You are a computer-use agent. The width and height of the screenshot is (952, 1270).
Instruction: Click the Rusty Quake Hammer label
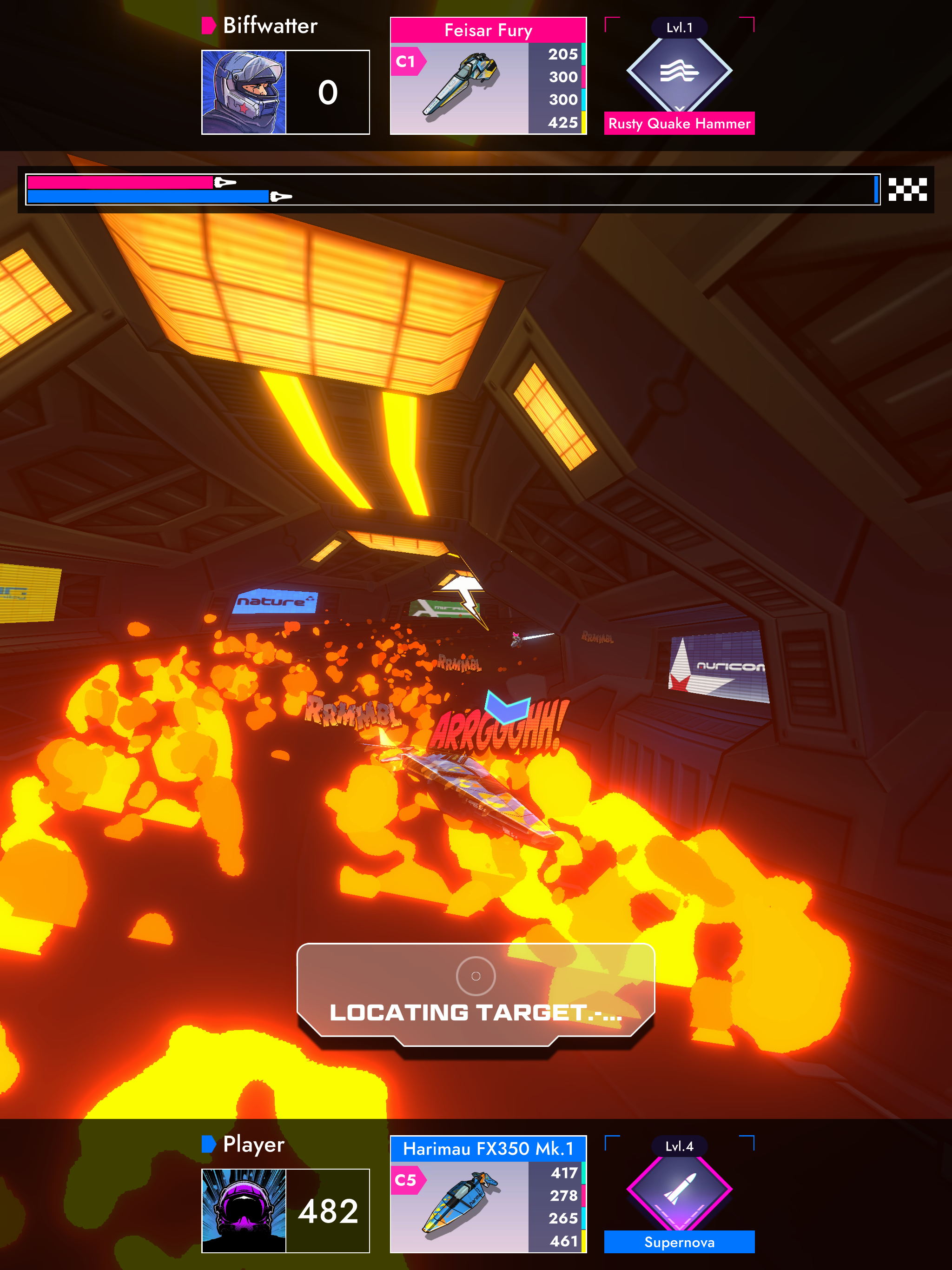[679, 124]
